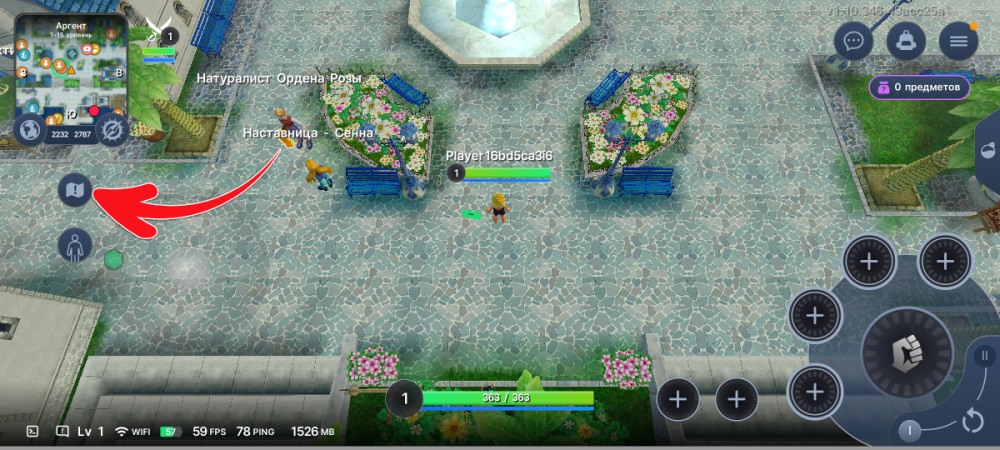Image resolution: width=1000 pixels, height=450 pixels.
Task: Tap the side tab on the right screen edge
Action: pyautogui.click(x=988, y=152)
